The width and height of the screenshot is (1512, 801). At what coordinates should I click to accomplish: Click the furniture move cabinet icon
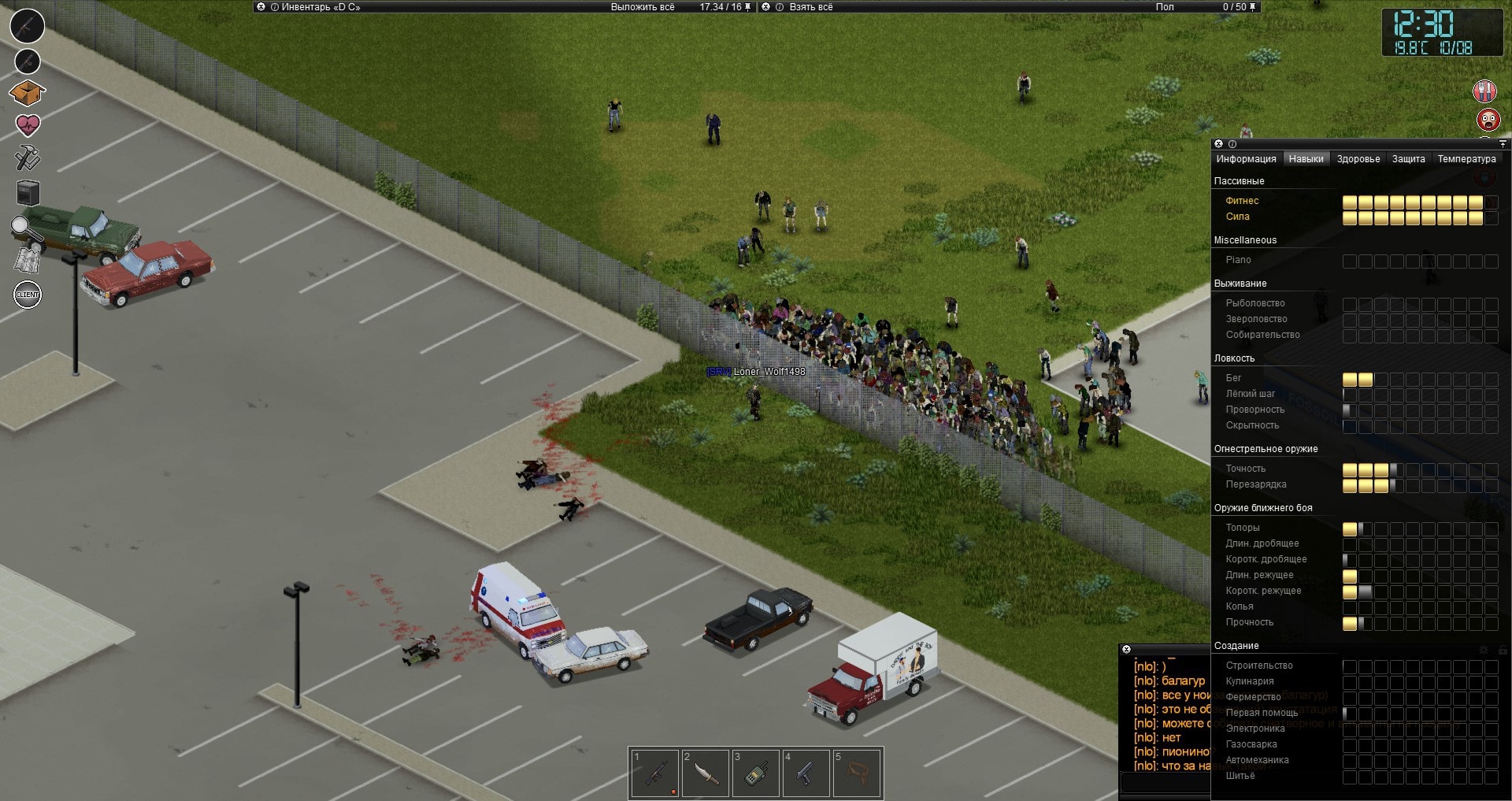[28, 193]
